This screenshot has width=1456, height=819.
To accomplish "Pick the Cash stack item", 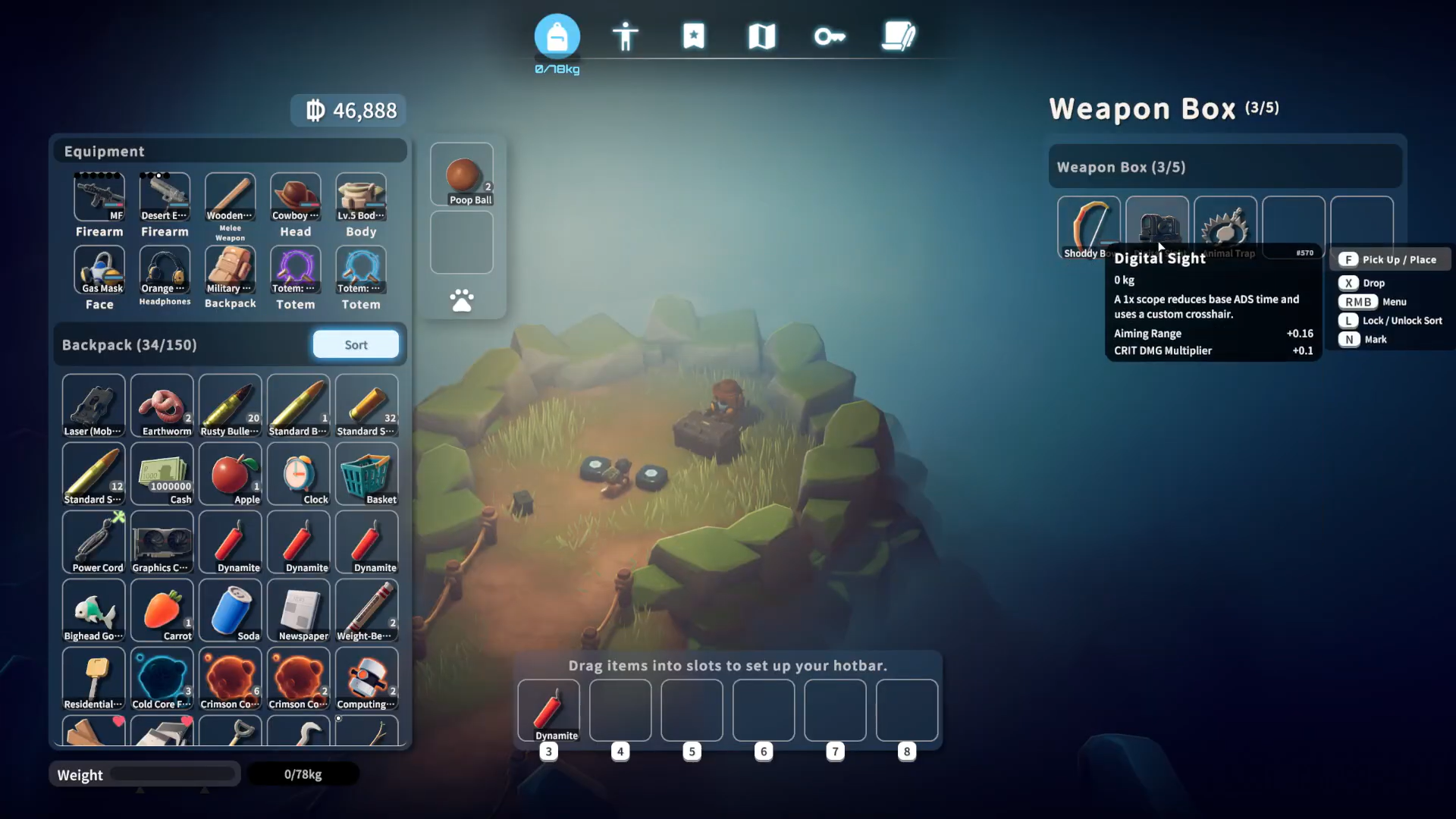I will (x=162, y=474).
